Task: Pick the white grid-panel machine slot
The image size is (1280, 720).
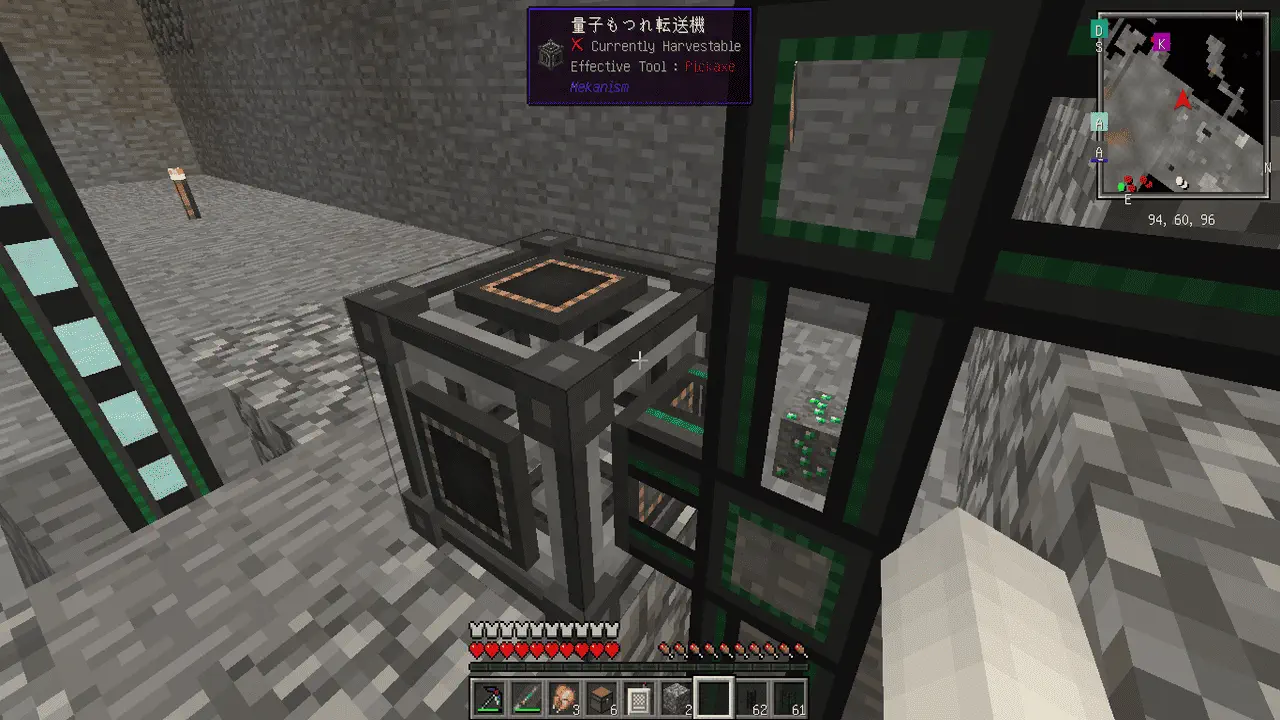Action: tap(640, 698)
